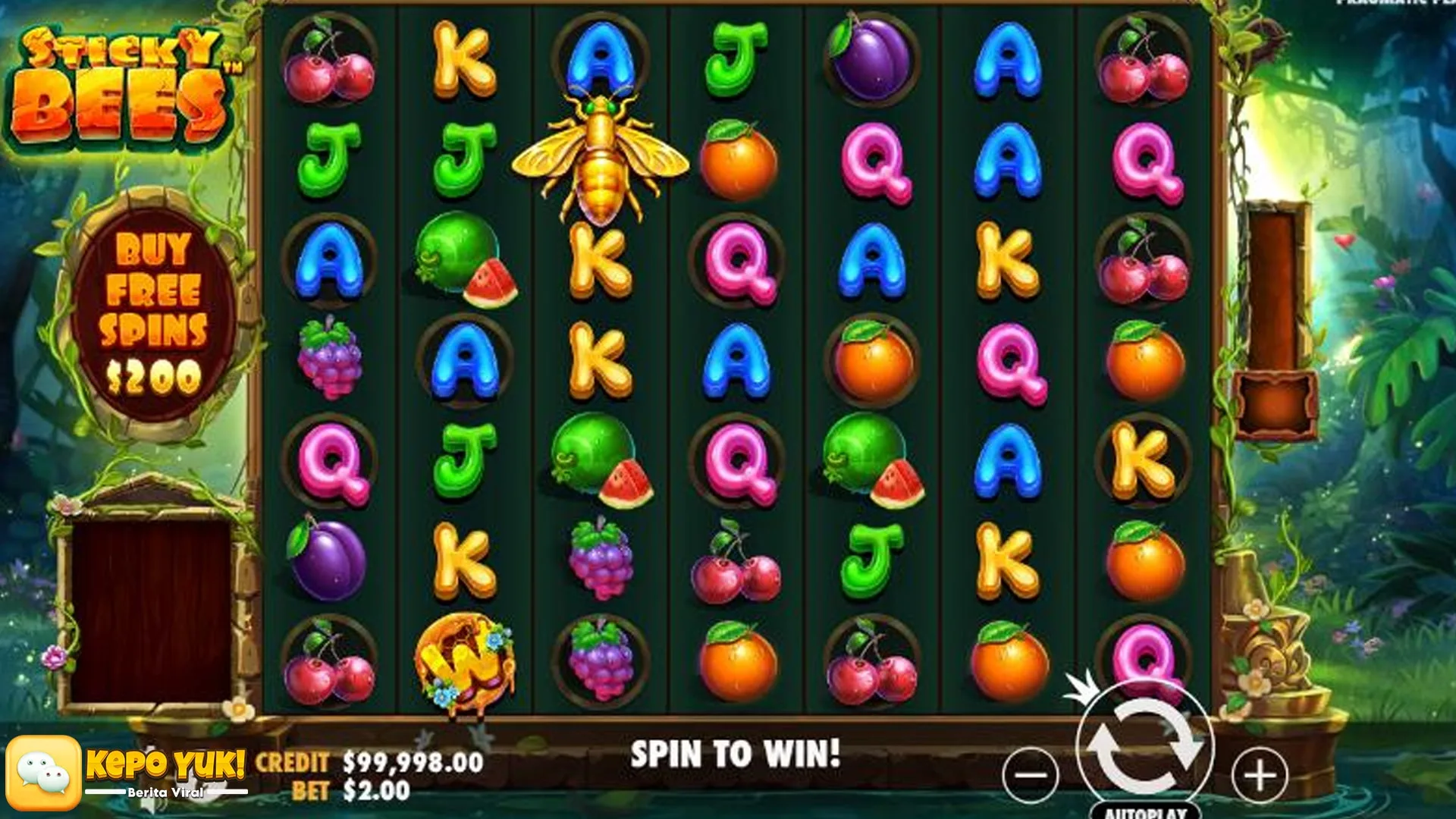Viewport: 1456px width, 819px height.
Task: Open the Buy Free Spins $200 offer
Action: click(154, 312)
